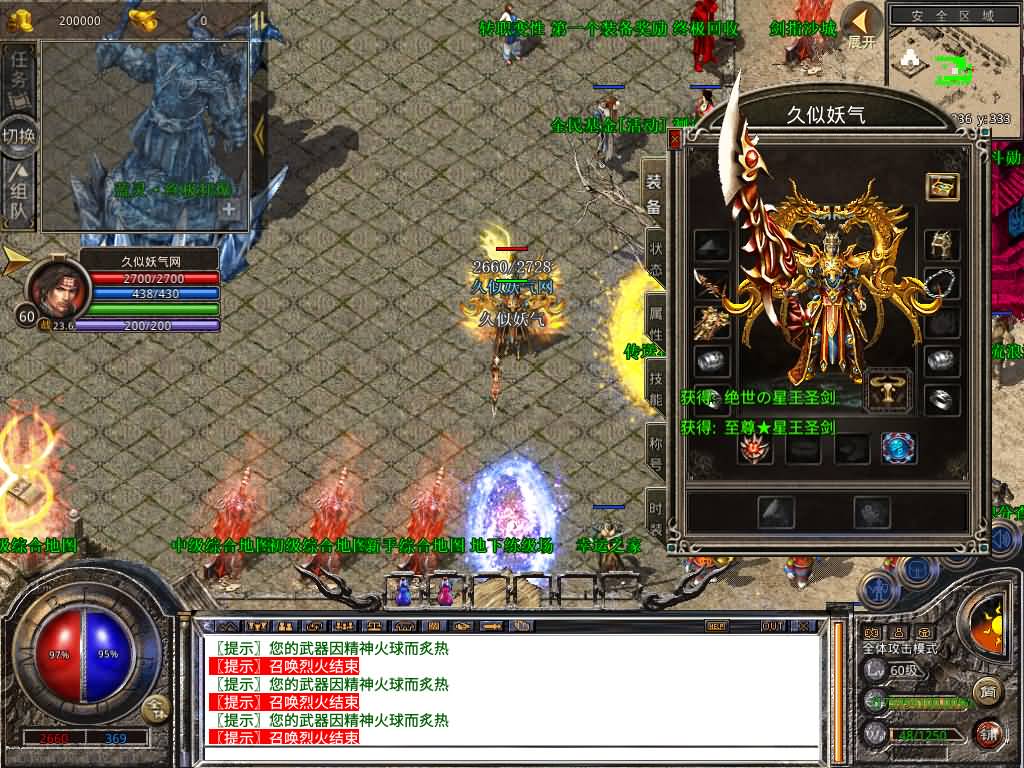Click the round 简 button
This screenshot has width=1024, height=768.
988,691
